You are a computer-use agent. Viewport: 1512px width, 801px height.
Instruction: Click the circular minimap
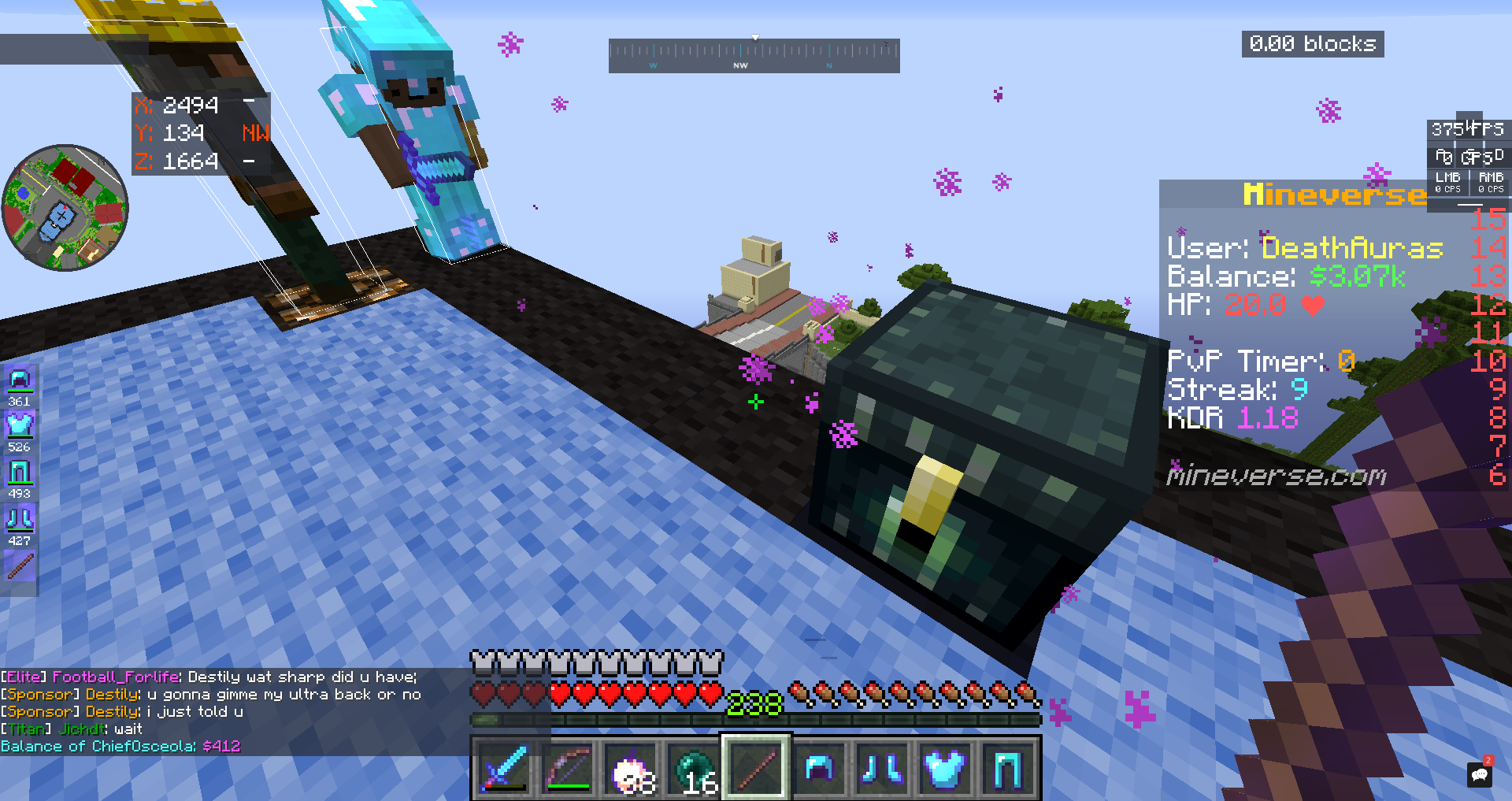[65, 208]
